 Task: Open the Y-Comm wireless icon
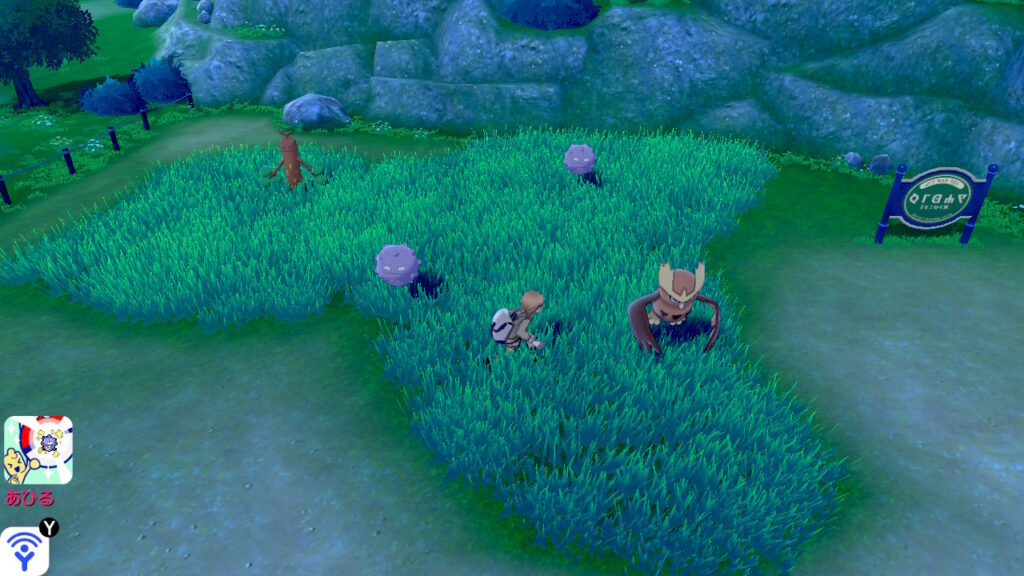click(x=23, y=551)
